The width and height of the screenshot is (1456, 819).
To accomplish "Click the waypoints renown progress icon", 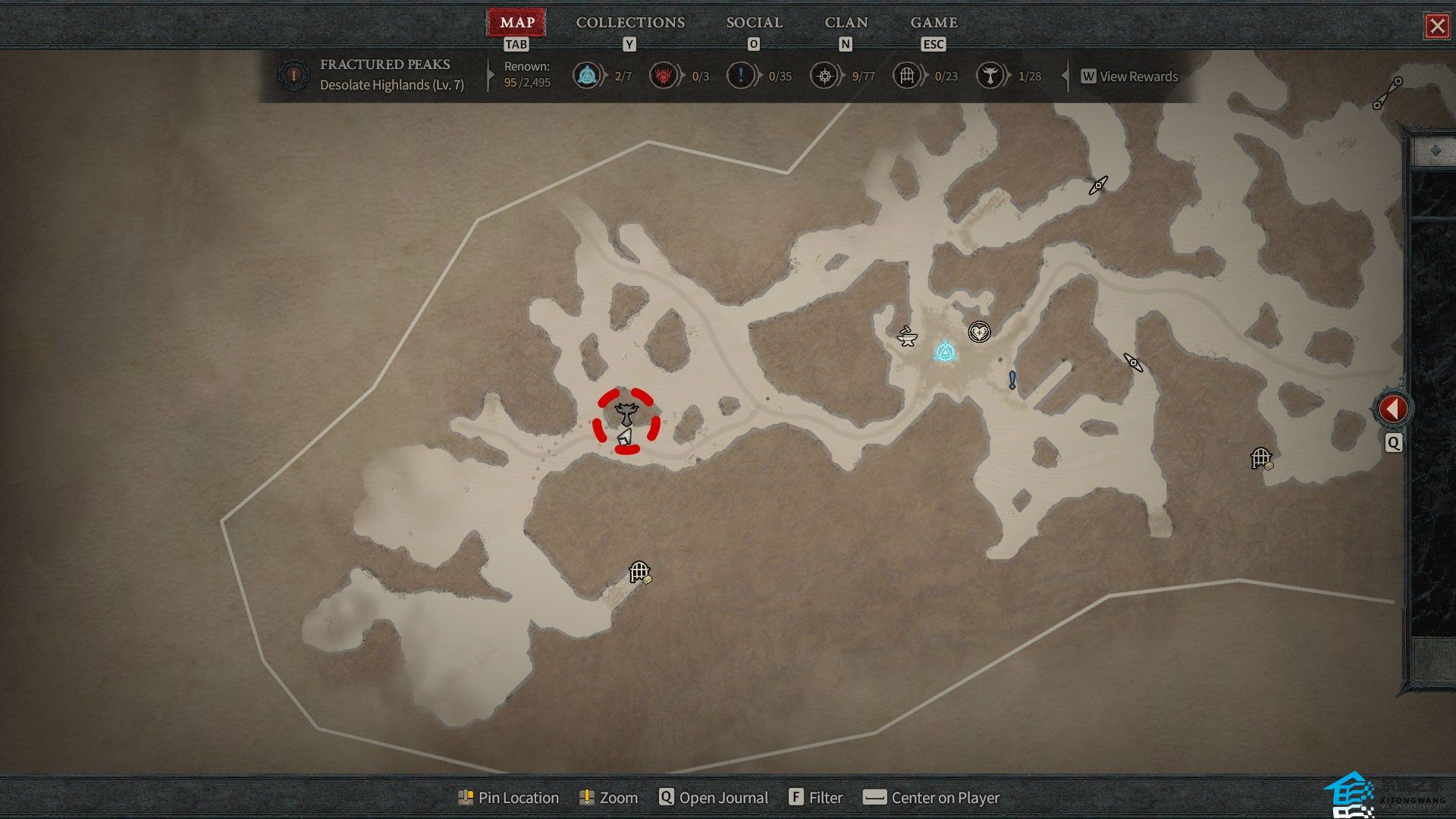I will click(x=586, y=76).
